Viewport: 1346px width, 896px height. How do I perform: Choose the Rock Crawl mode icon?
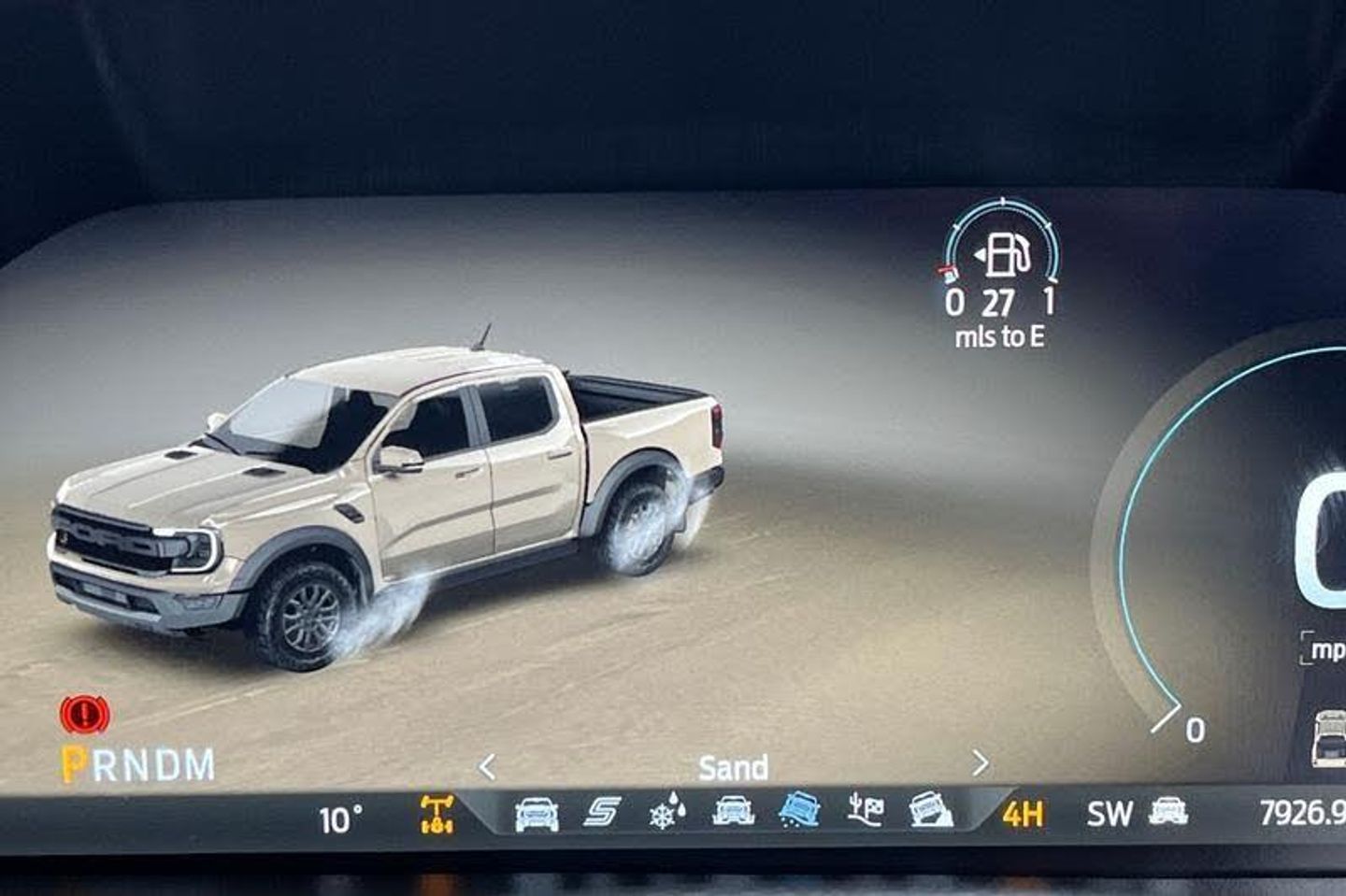931,811
